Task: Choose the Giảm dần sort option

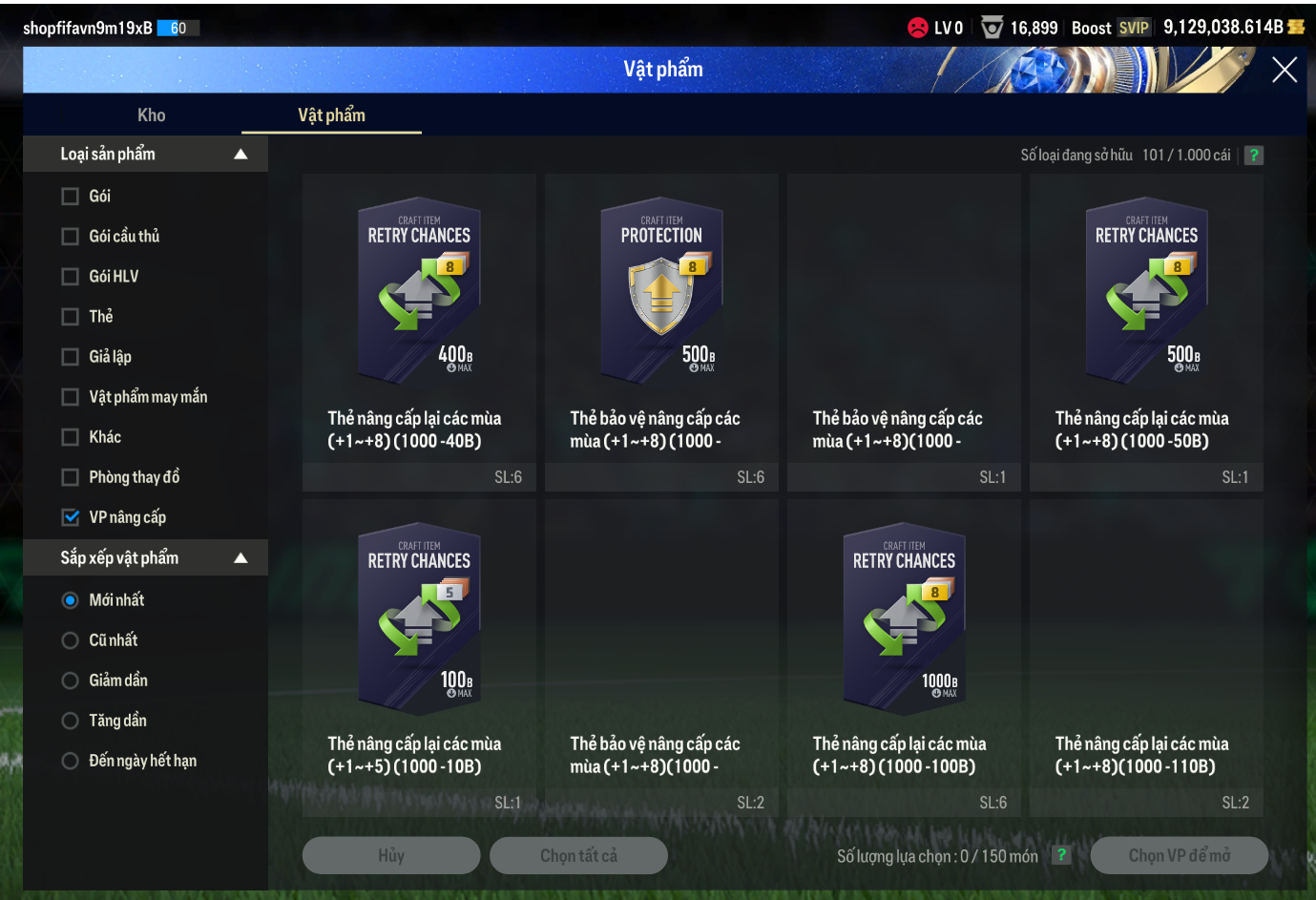Action: click(71, 680)
